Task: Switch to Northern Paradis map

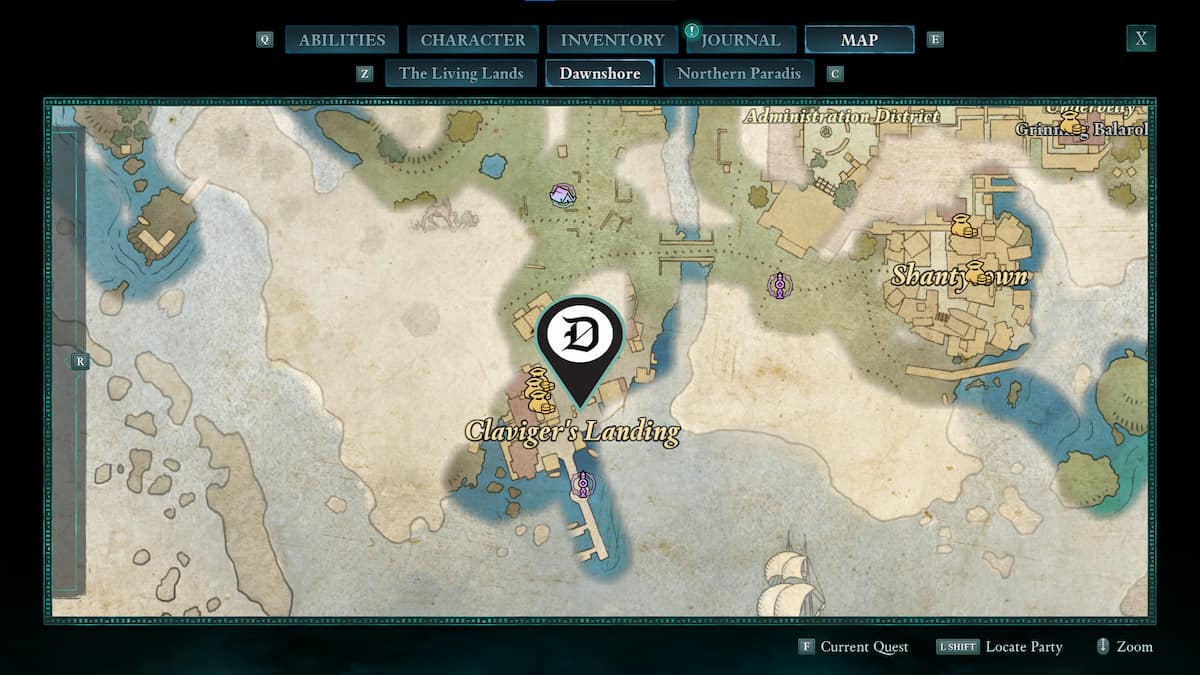Action: click(x=739, y=73)
